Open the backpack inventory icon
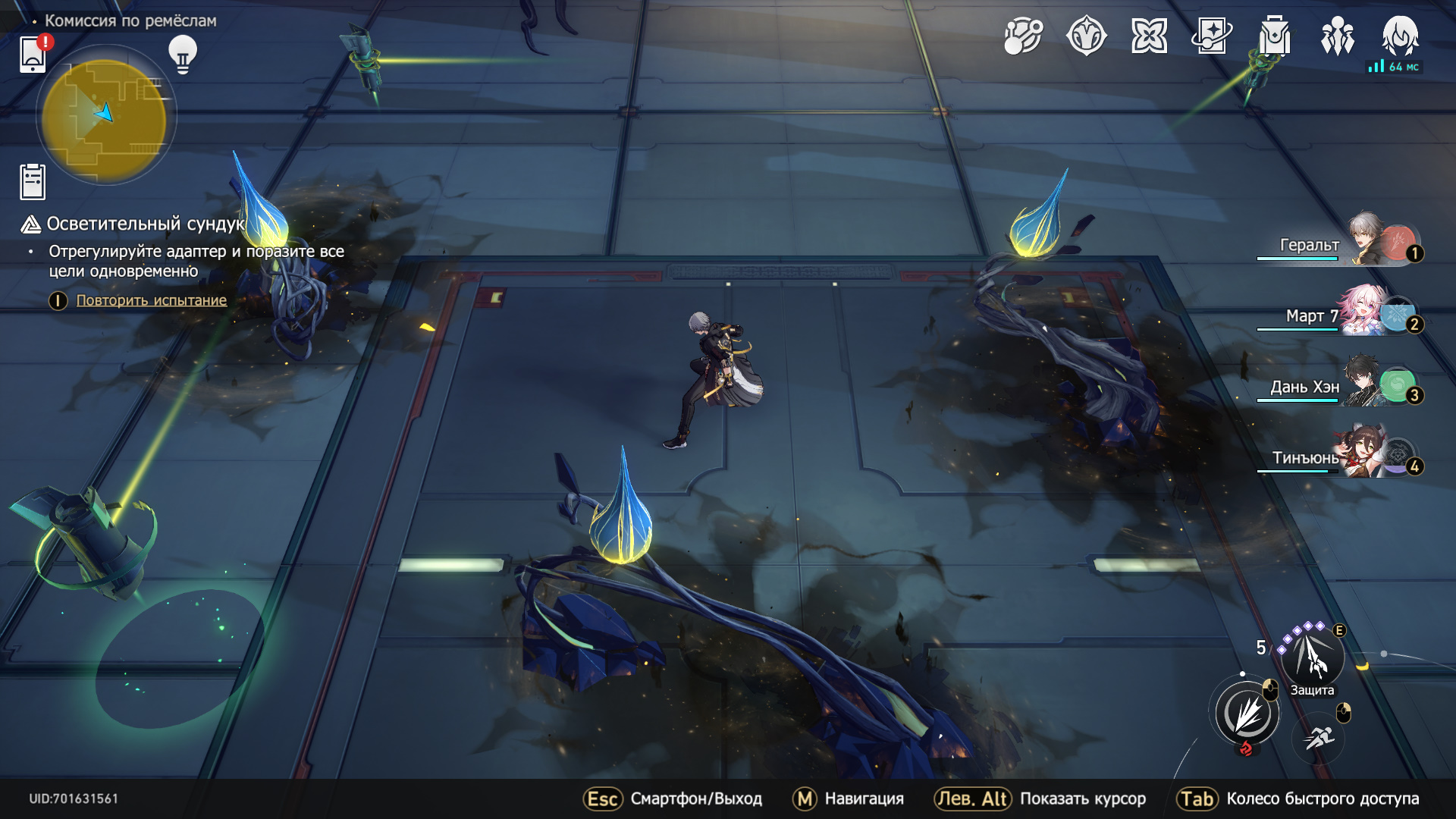 click(1275, 36)
